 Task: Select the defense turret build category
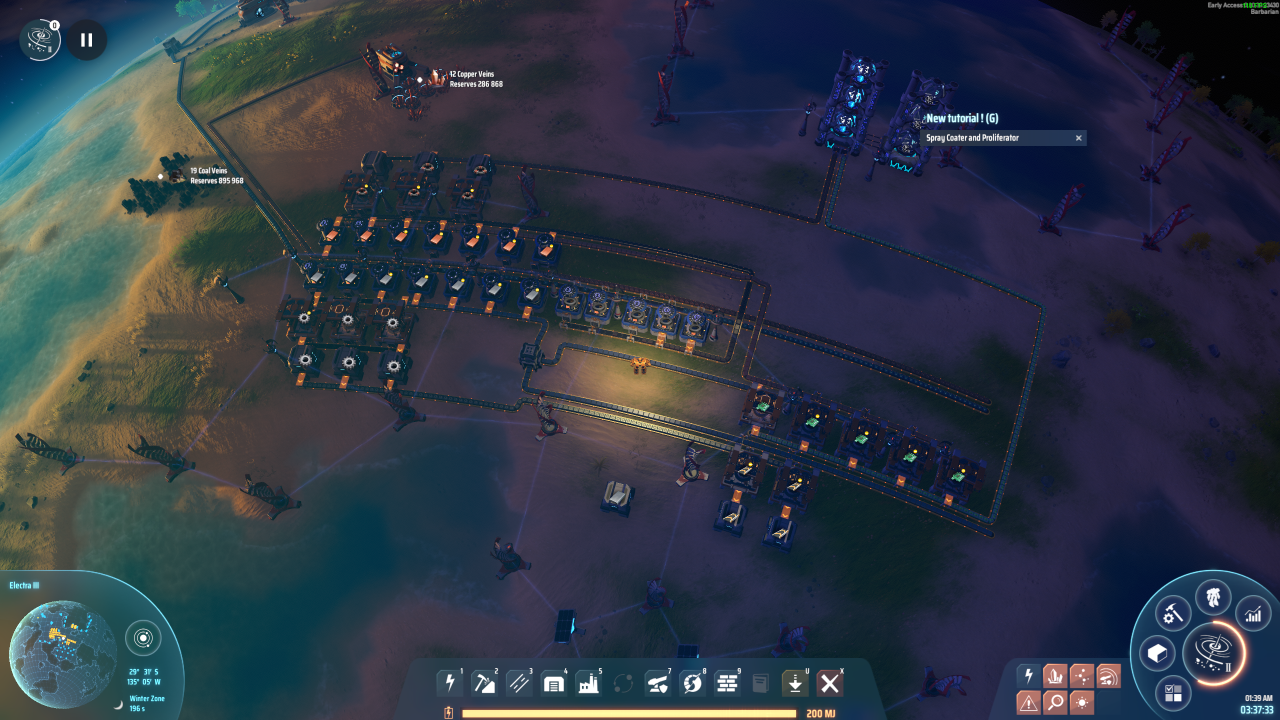coord(657,683)
